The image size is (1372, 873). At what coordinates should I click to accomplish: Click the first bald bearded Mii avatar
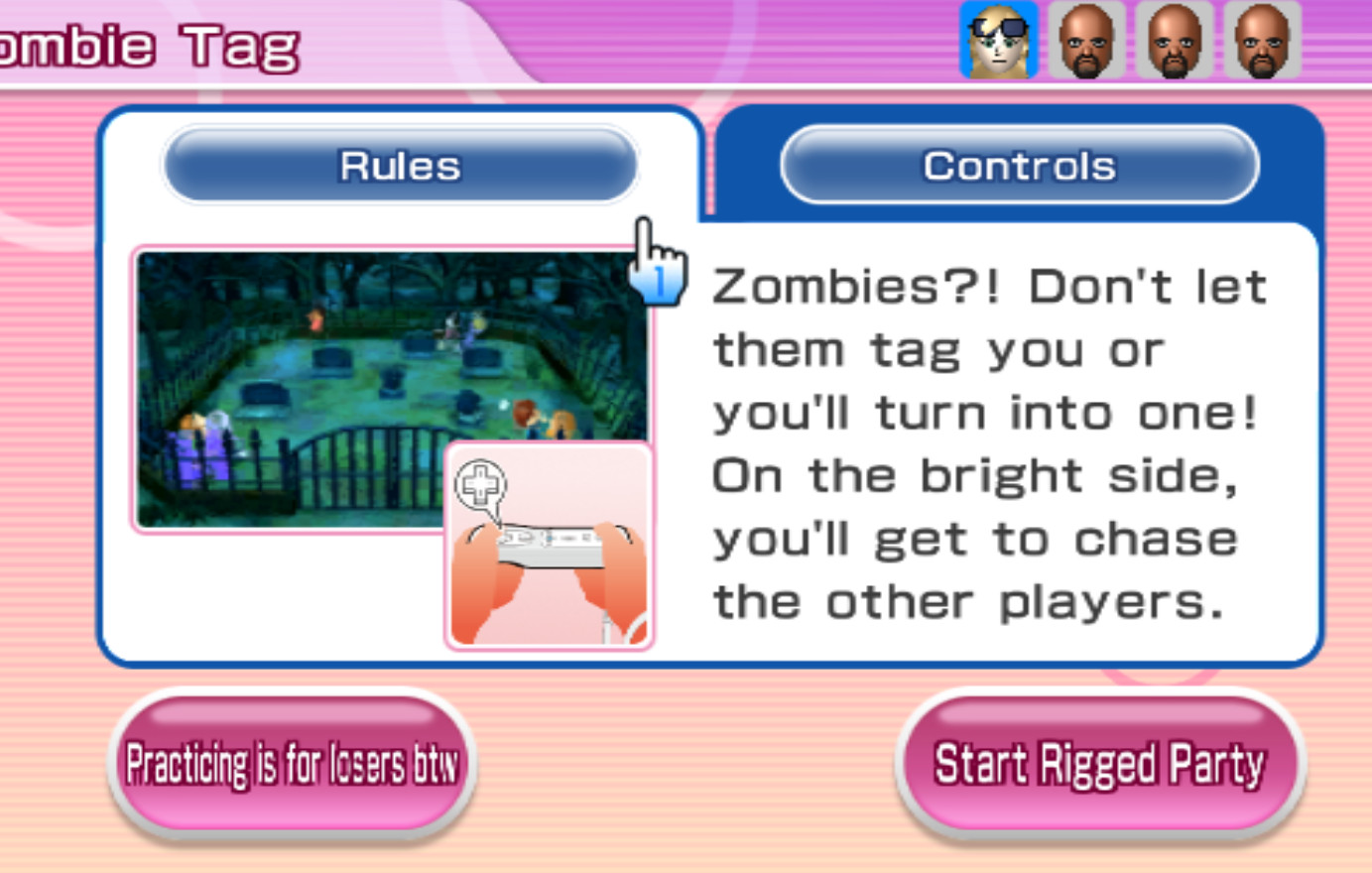pyautogui.click(x=1087, y=42)
